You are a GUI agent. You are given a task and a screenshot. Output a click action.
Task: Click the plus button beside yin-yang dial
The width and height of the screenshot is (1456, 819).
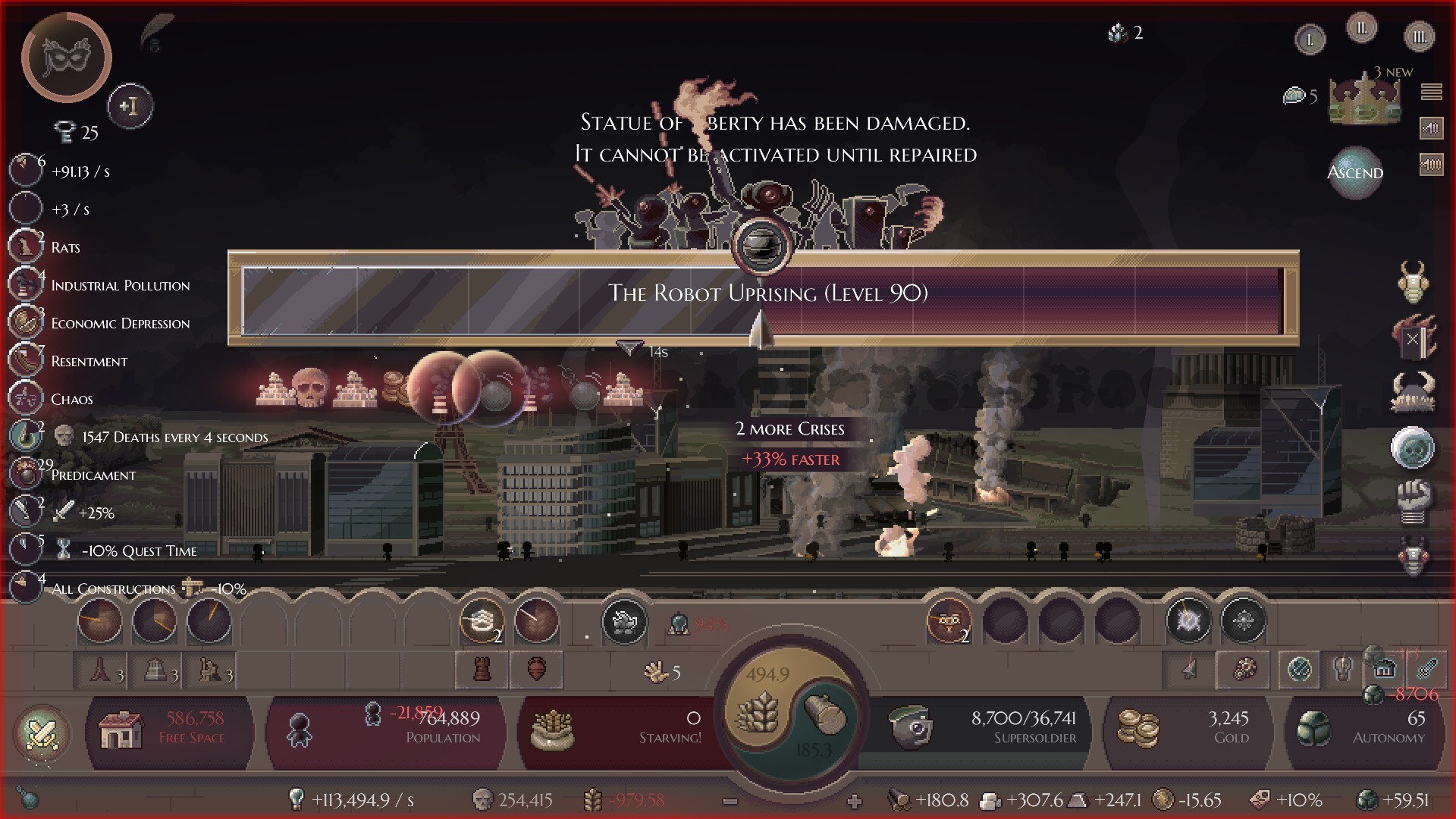[x=855, y=801]
